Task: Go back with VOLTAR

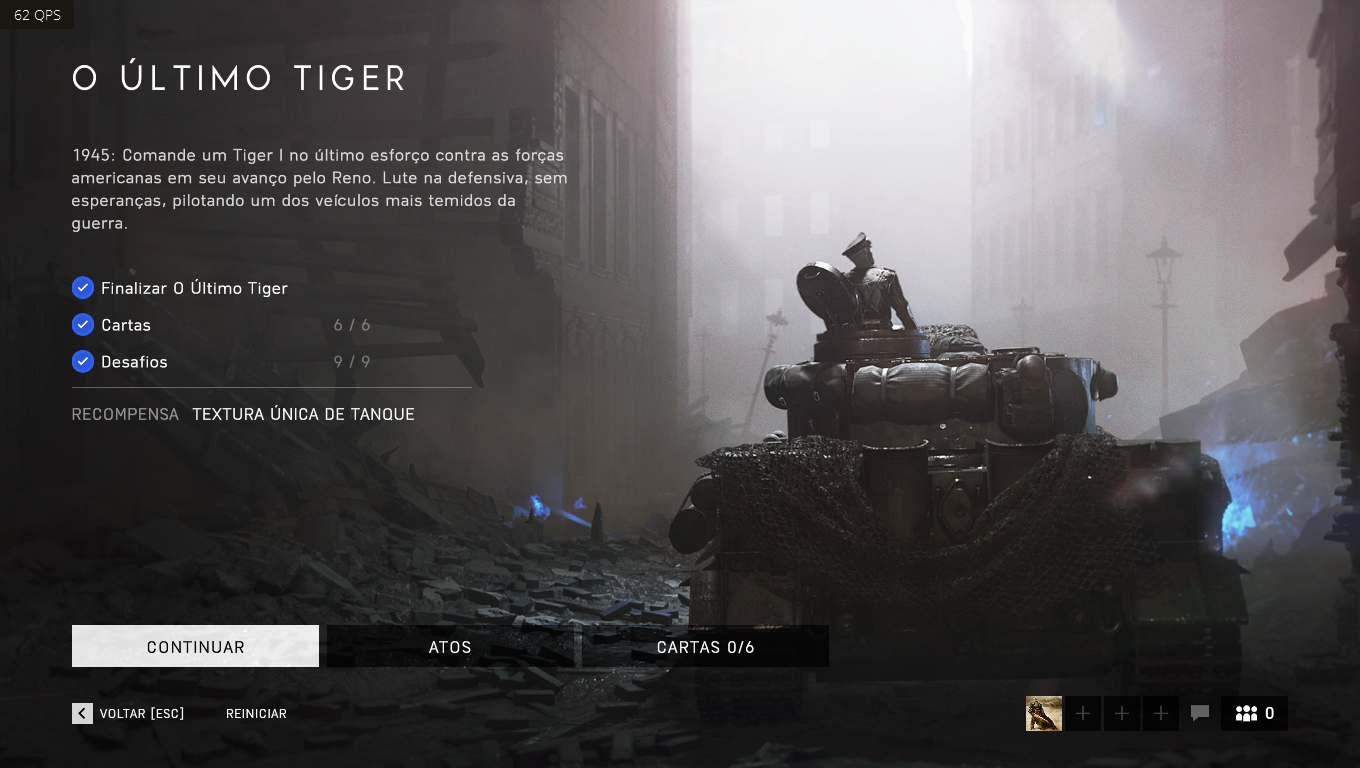Action: [x=128, y=713]
